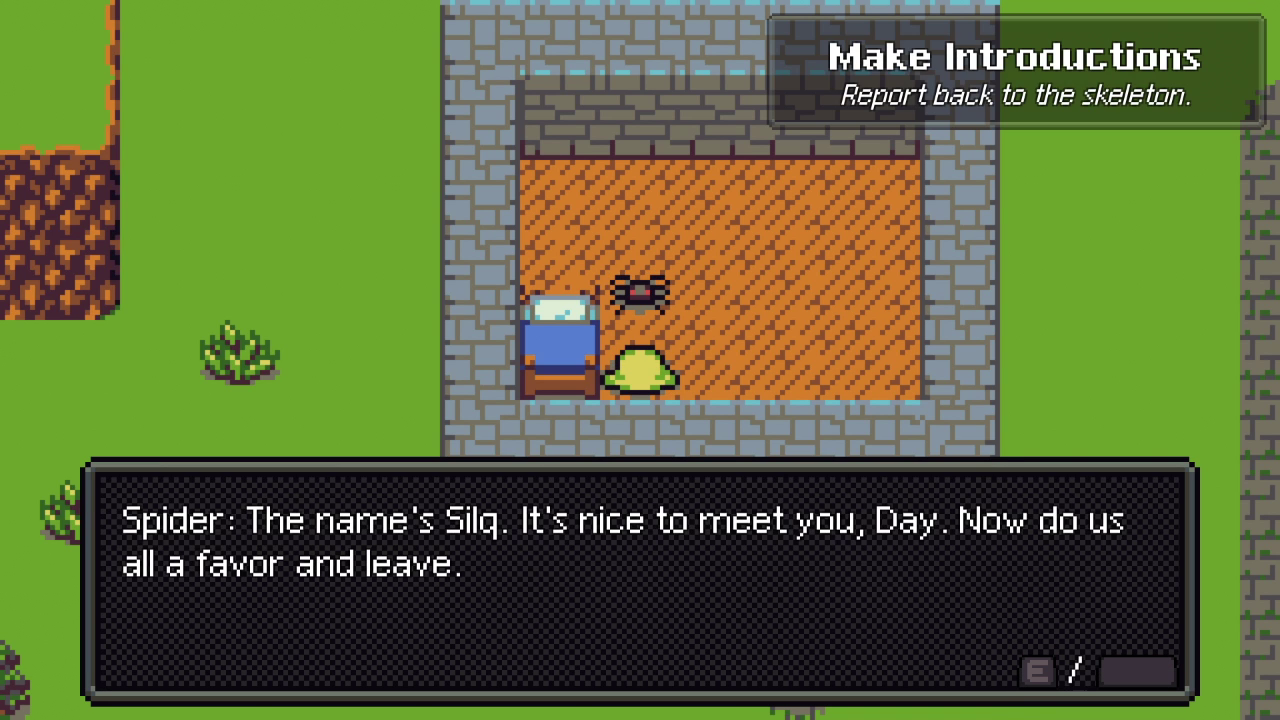This screenshot has width=1280, height=720.
Task: Select the spider Silq sprite
Action: point(640,297)
